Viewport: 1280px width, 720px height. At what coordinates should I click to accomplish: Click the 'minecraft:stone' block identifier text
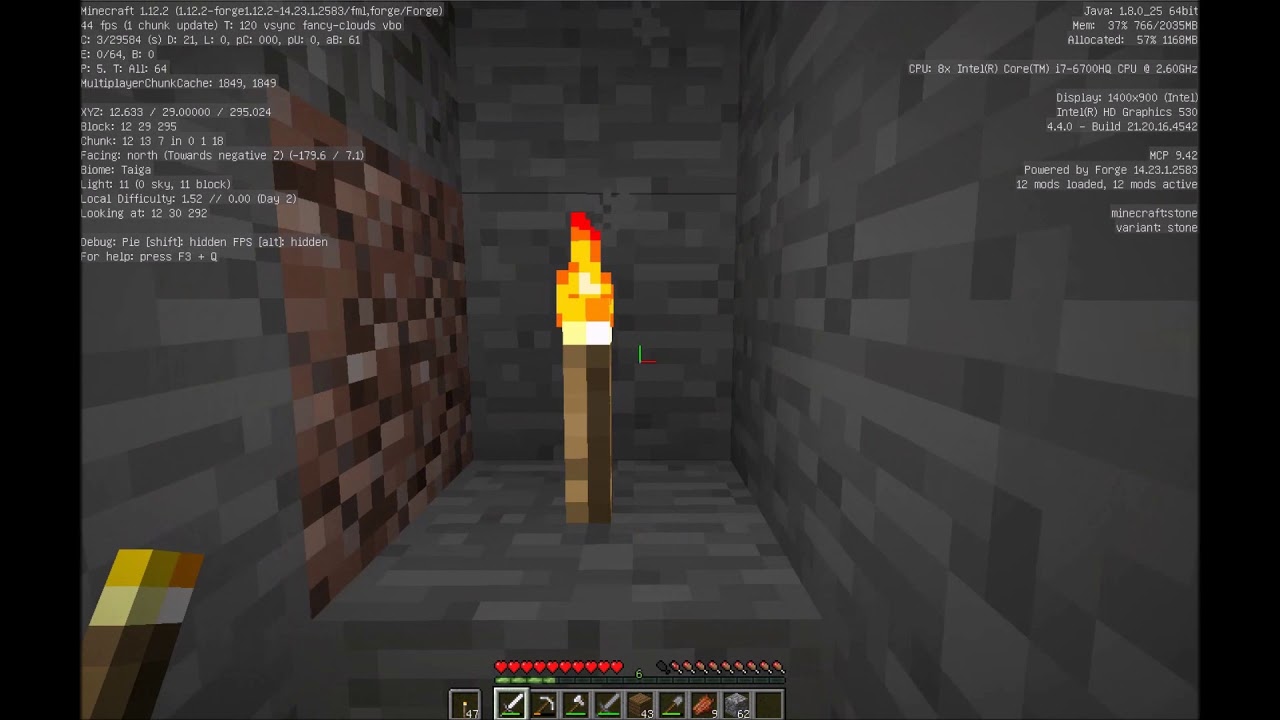point(1153,213)
